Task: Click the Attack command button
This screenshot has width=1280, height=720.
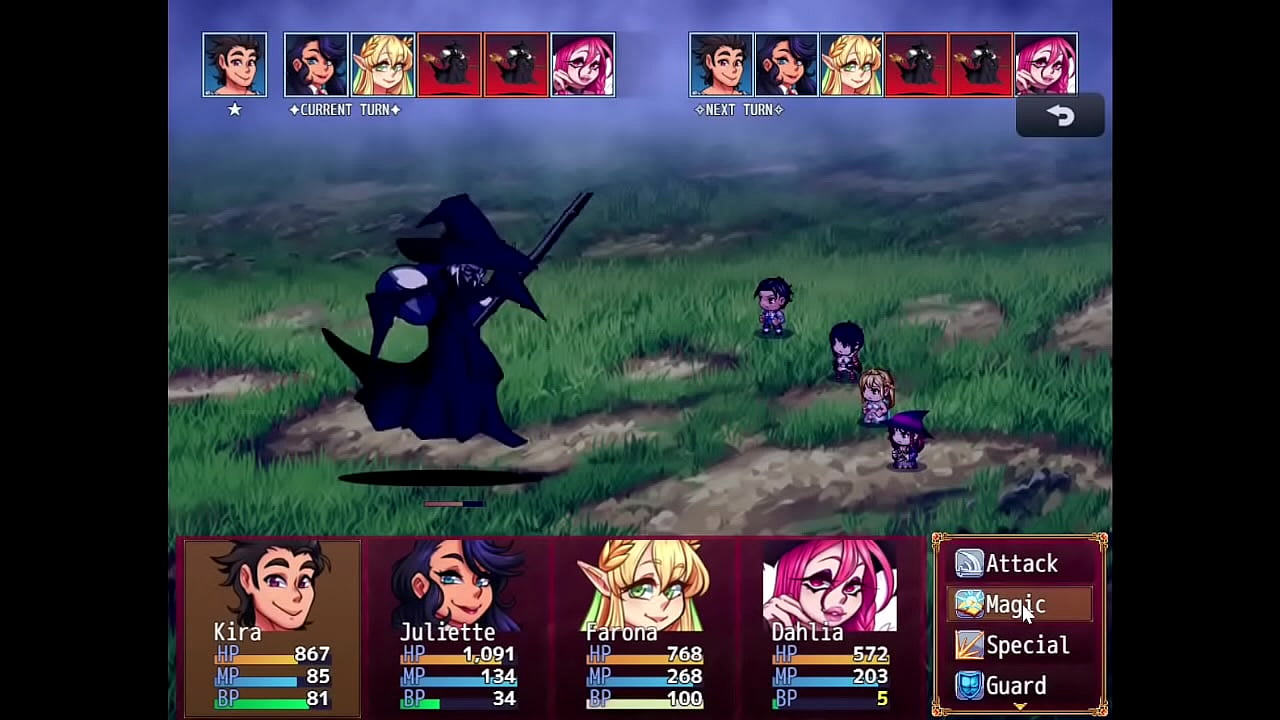Action: [1020, 563]
